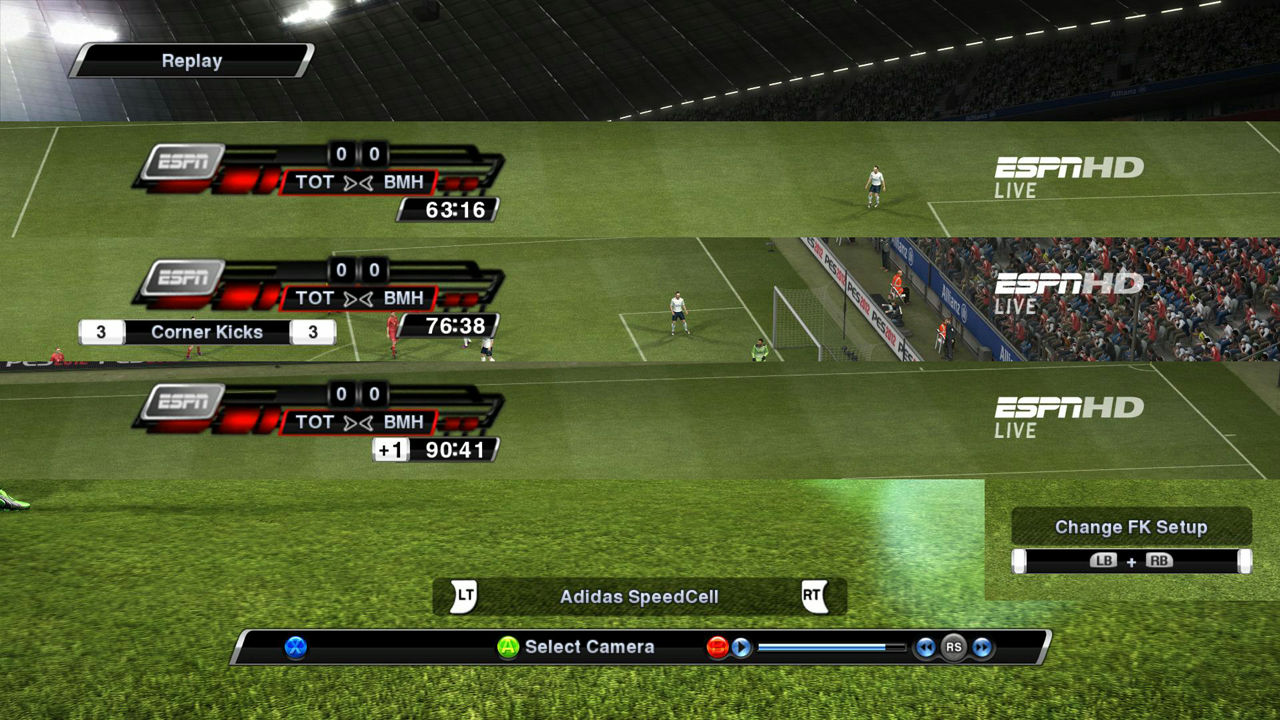1280x720 pixels.
Task: Click the RS stick icon on replay bar
Action: (953, 649)
